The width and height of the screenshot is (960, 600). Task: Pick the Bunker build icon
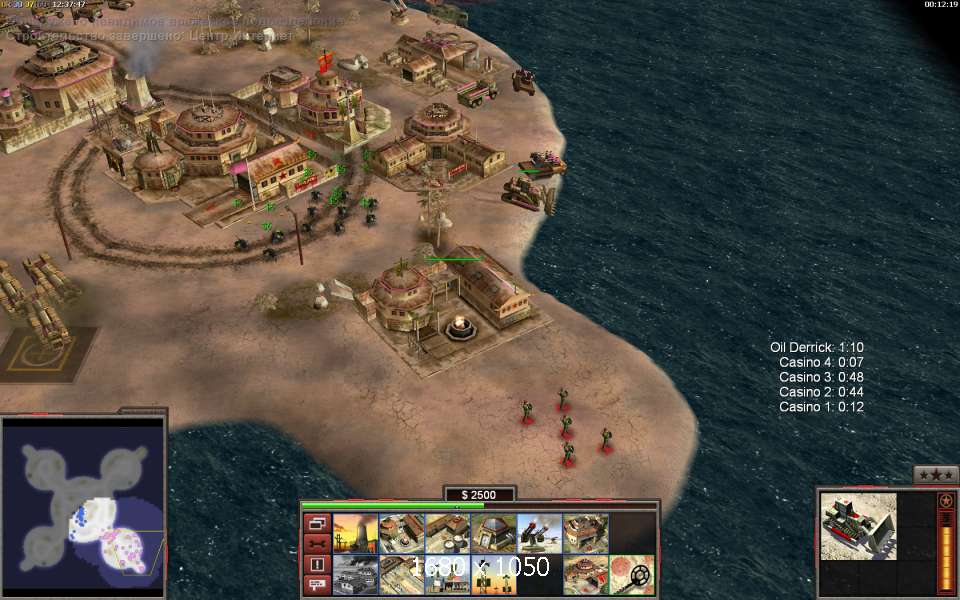492,533
